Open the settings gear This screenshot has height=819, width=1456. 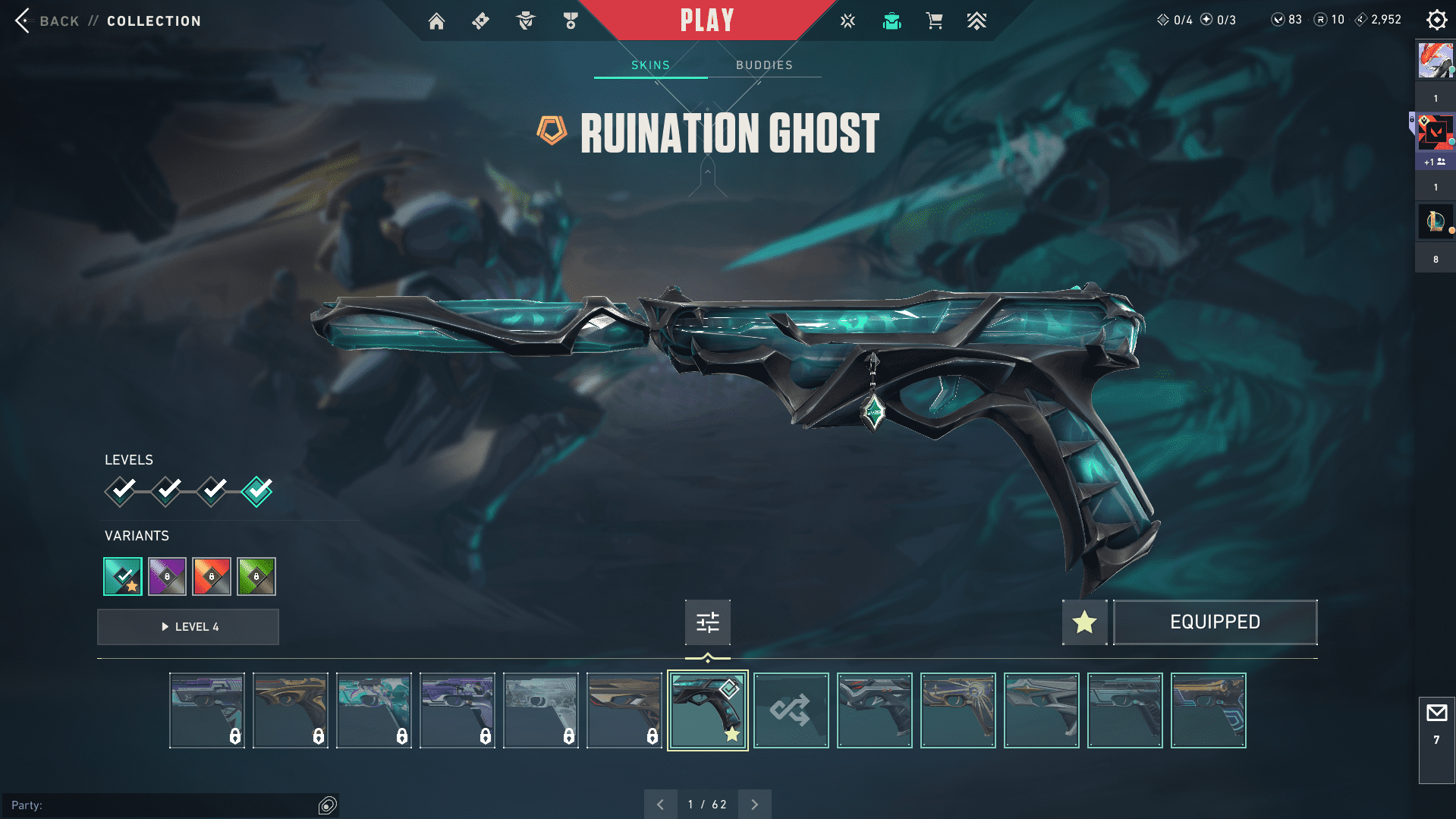1436,20
